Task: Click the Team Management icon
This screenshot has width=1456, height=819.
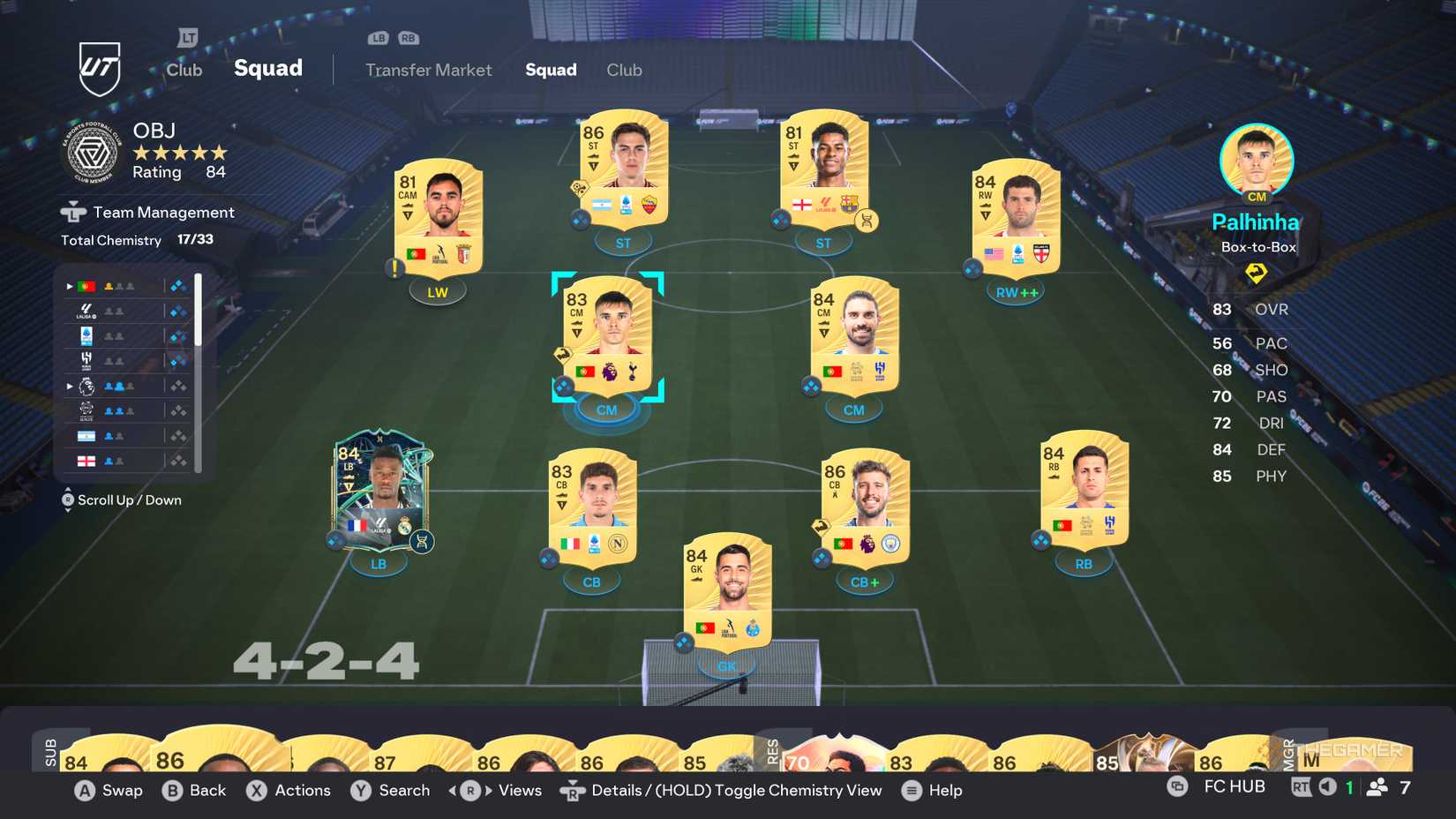Action: tap(72, 212)
